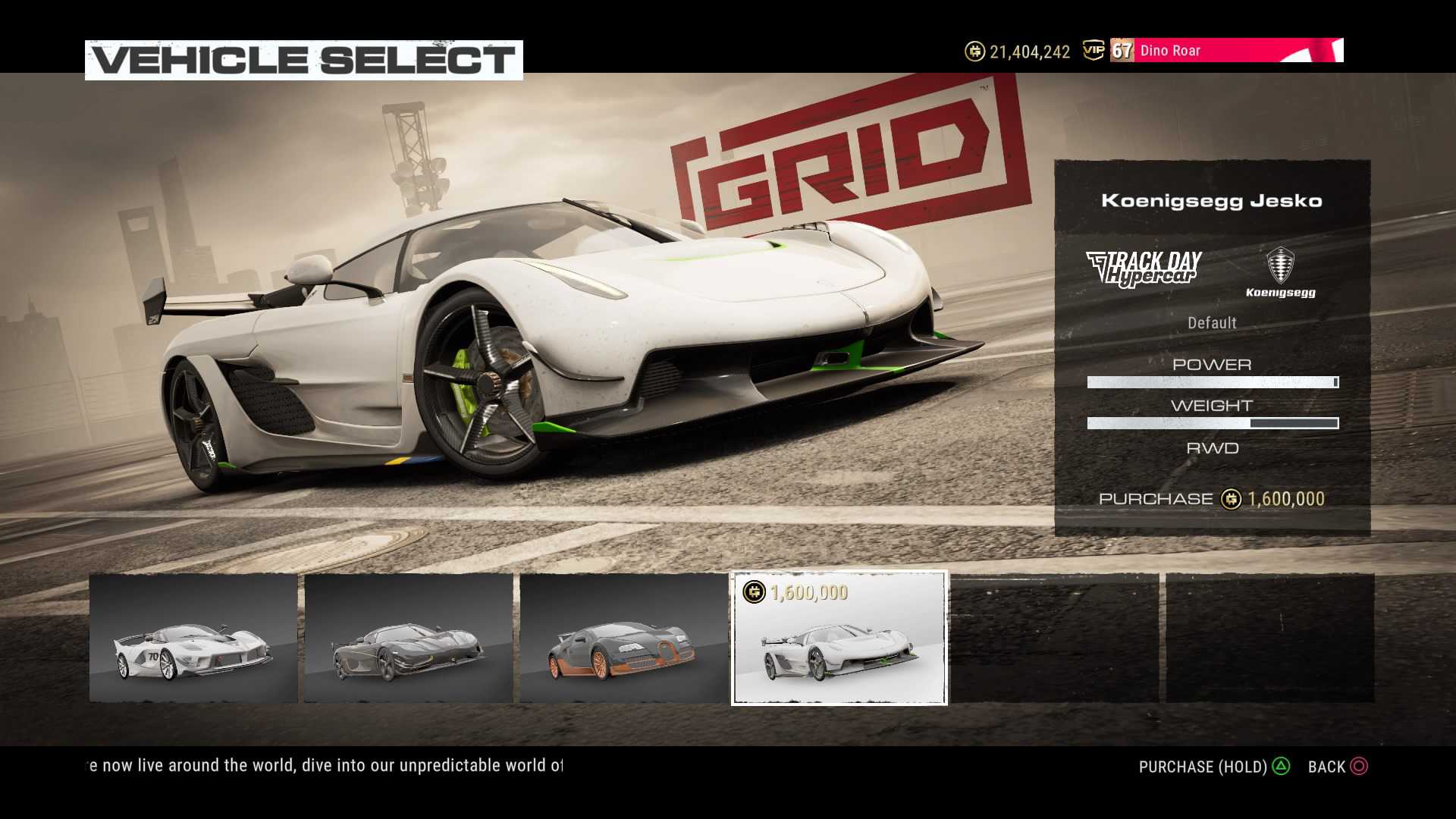Open the Dino Roar player profile banner

[x=1225, y=51]
